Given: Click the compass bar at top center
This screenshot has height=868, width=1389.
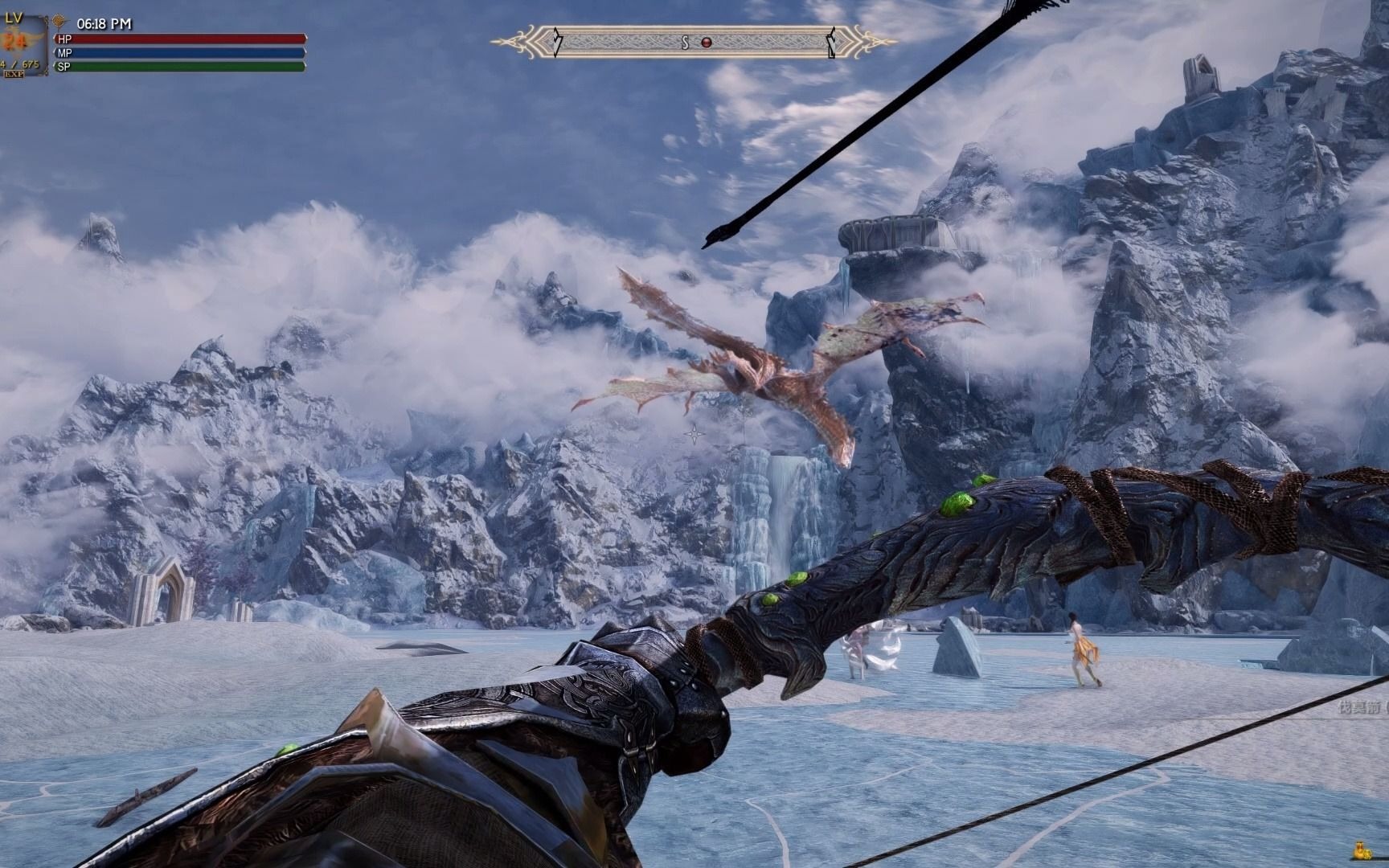Looking at the screenshot, I should pos(694,42).
